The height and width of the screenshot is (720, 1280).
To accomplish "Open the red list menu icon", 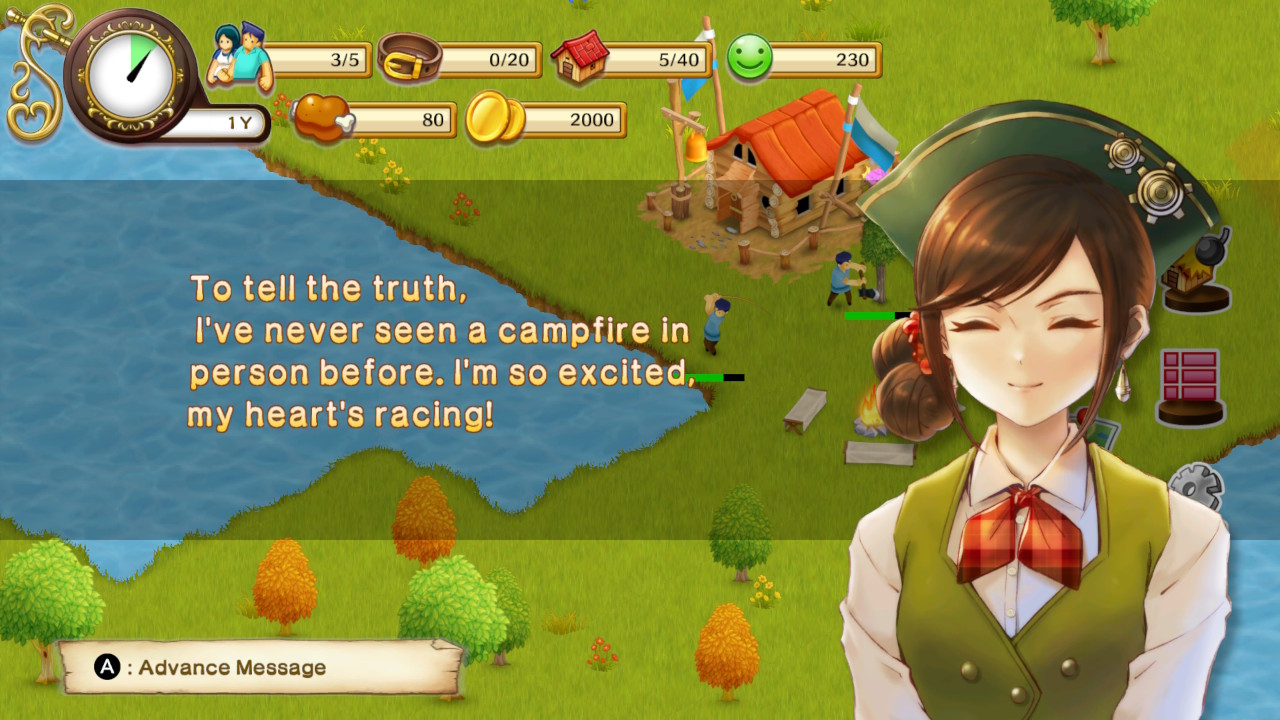I will click(x=1190, y=385).
